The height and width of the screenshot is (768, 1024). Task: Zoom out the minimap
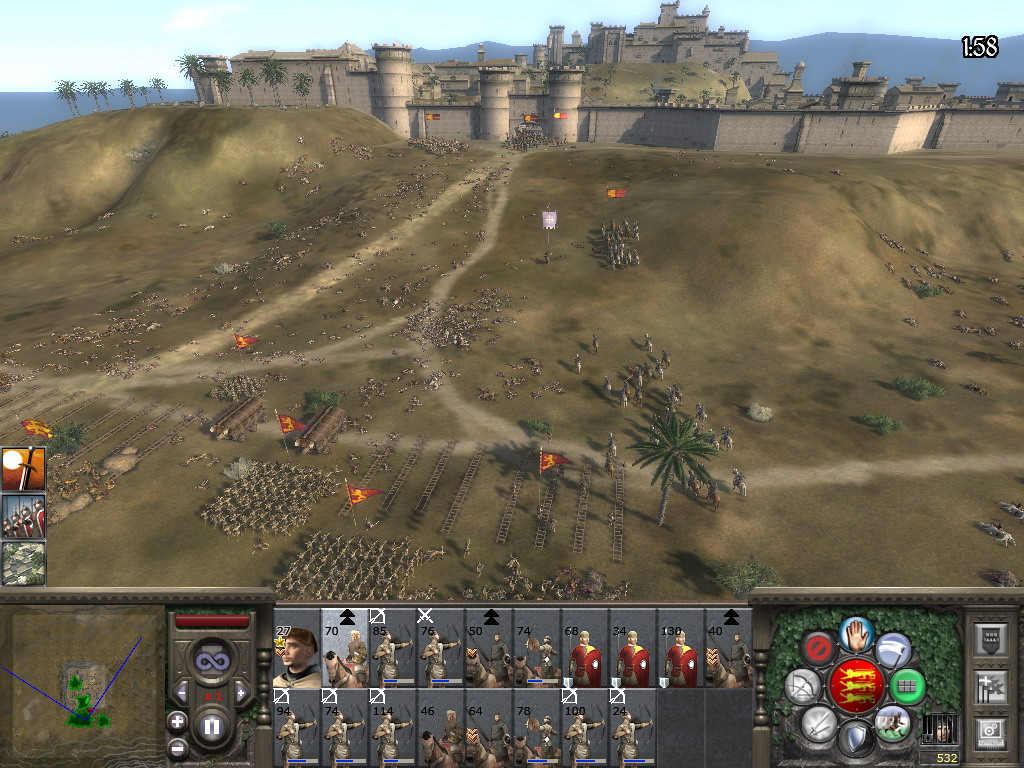click(178, 746)
